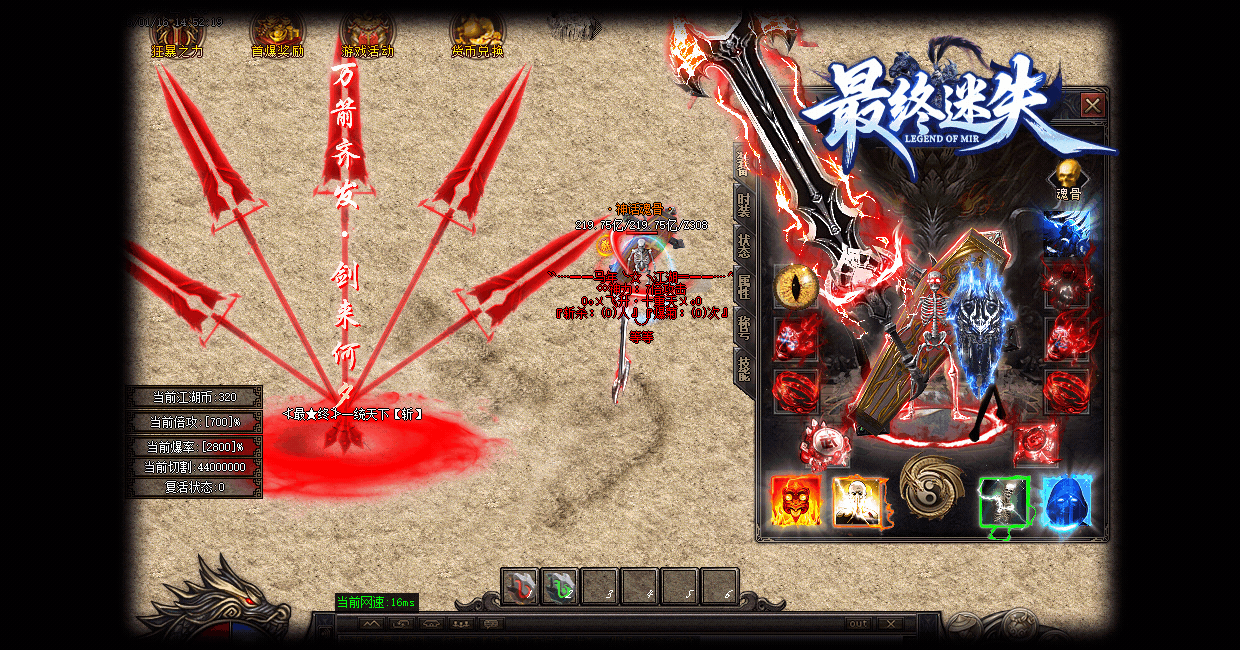Open the 首爆奖励 reward icon
Image resolution: width=1240 pixels, height=650 pixels.
pyautogui.click(x=277, y=35)
